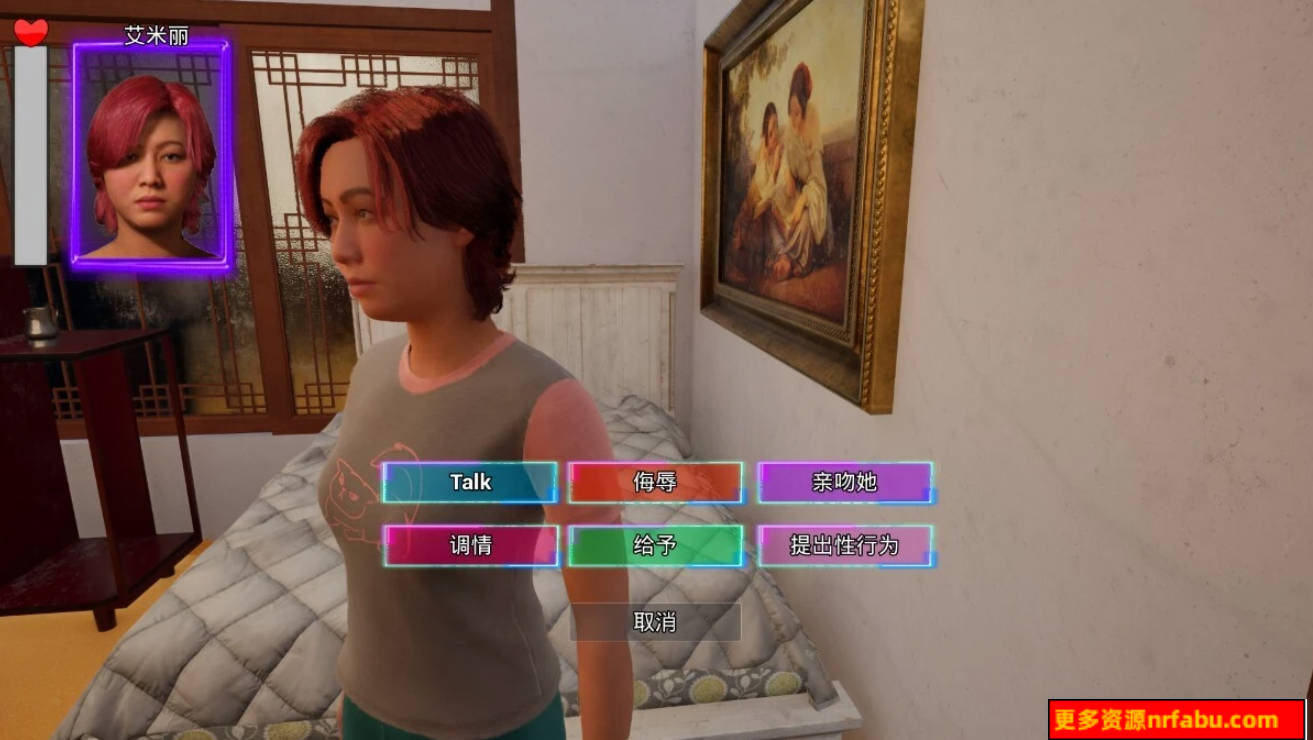Pick the 调情 interaction button
The width and height of the screenshot is (1313, 740).
pyautogui.click(x=470, y=546)
